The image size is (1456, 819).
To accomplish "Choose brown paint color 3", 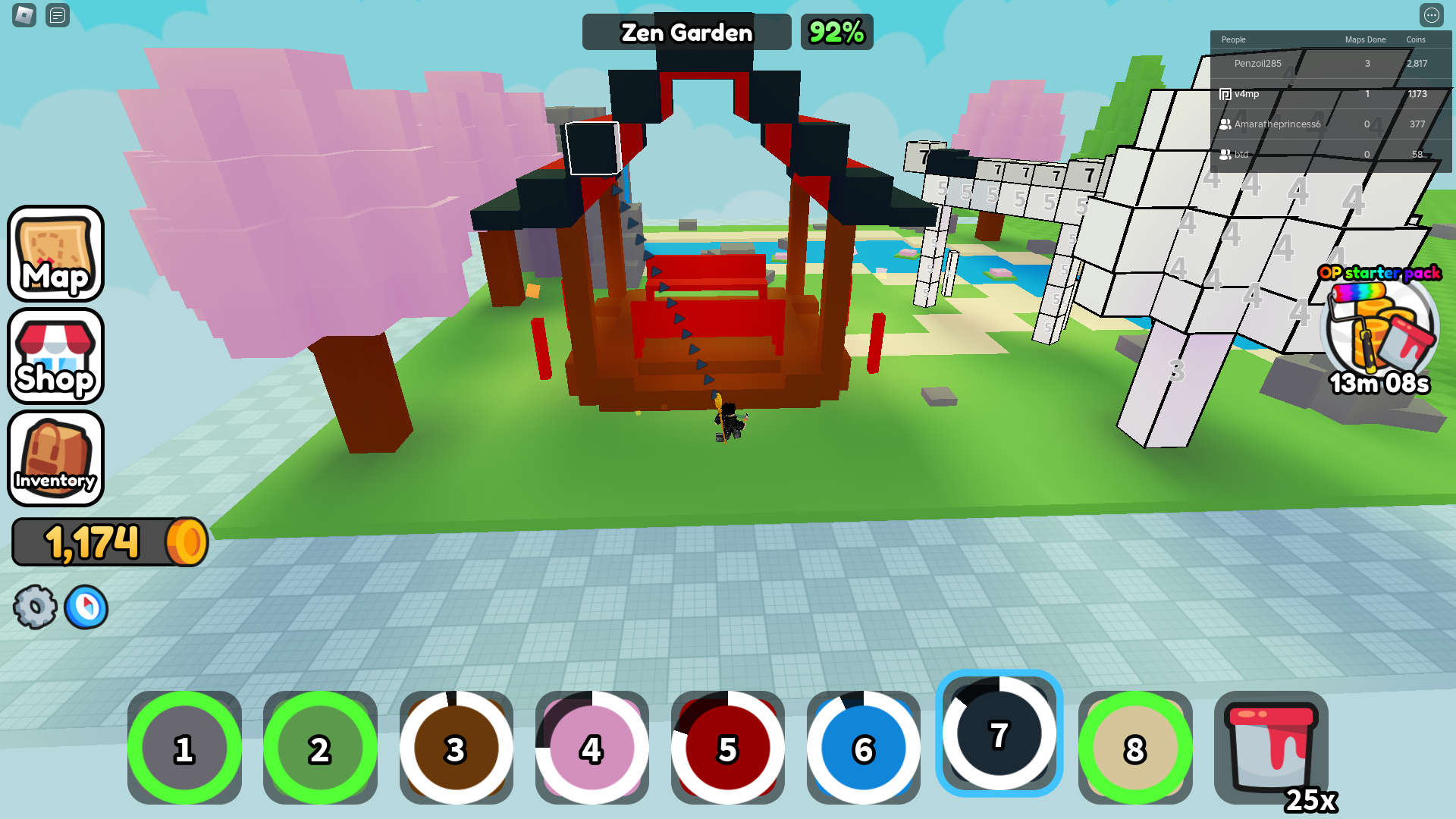I will pyautogui.click(x=456, y=748).
